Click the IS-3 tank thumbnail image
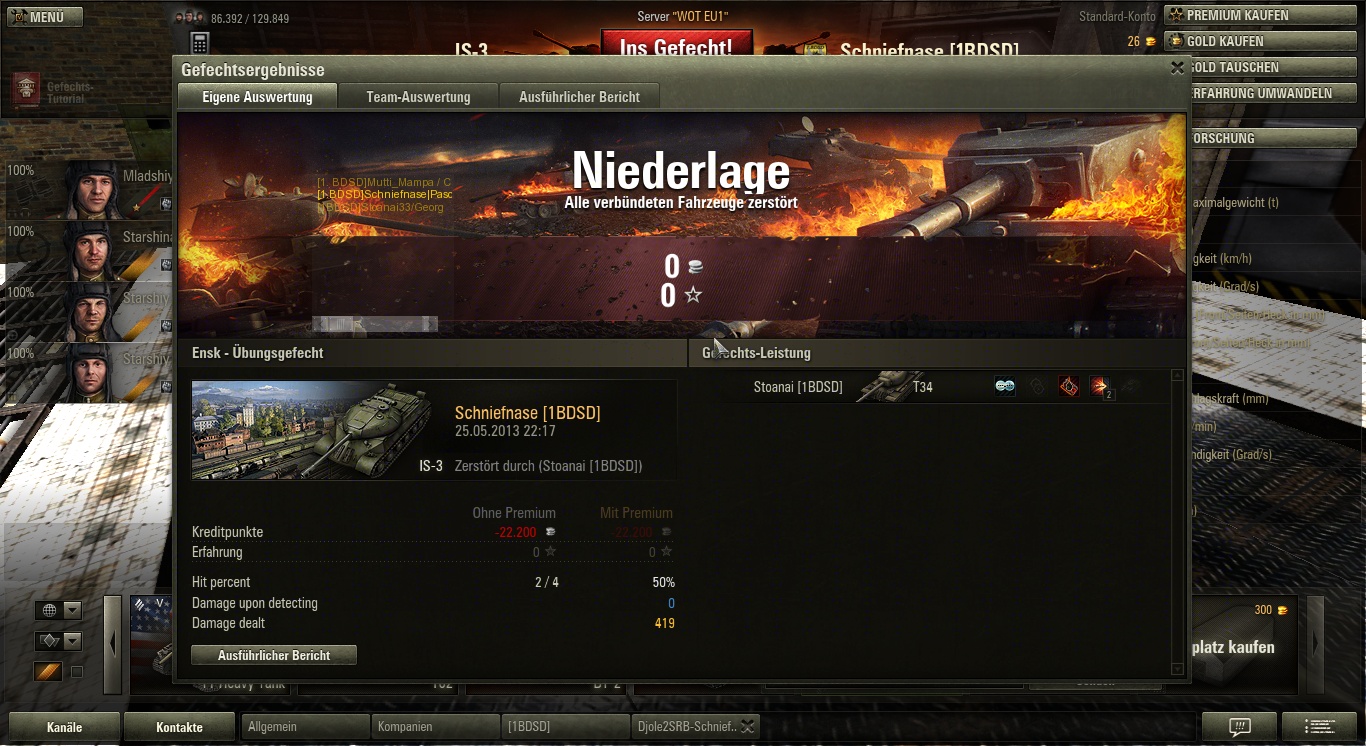 (318, 430)
